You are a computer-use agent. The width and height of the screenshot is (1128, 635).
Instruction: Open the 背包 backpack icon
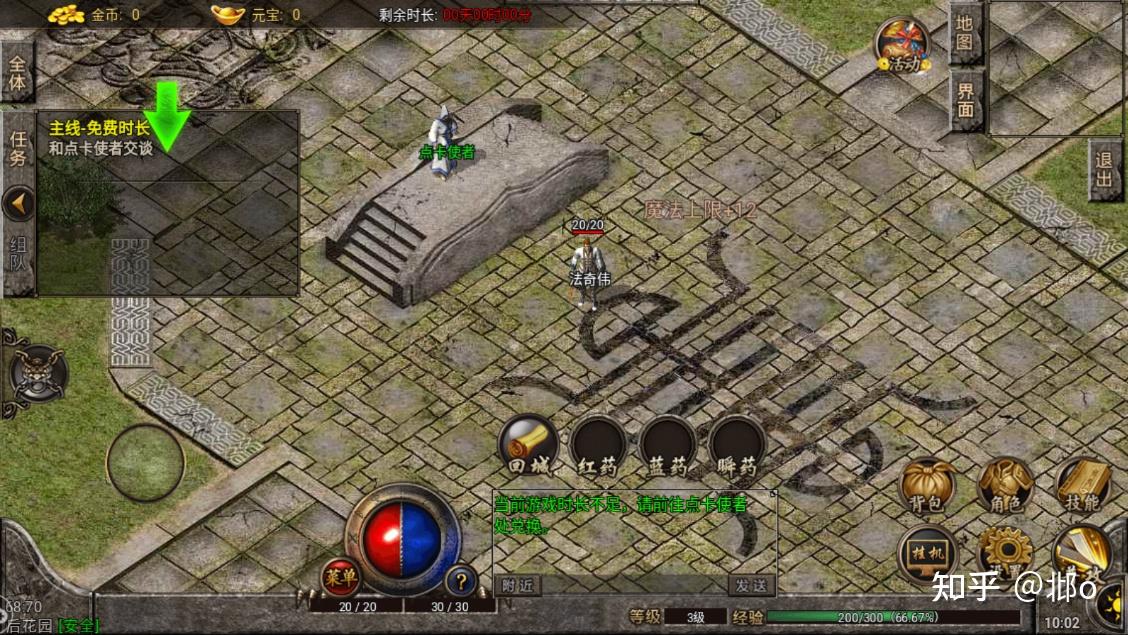click(x=927, y=486)
